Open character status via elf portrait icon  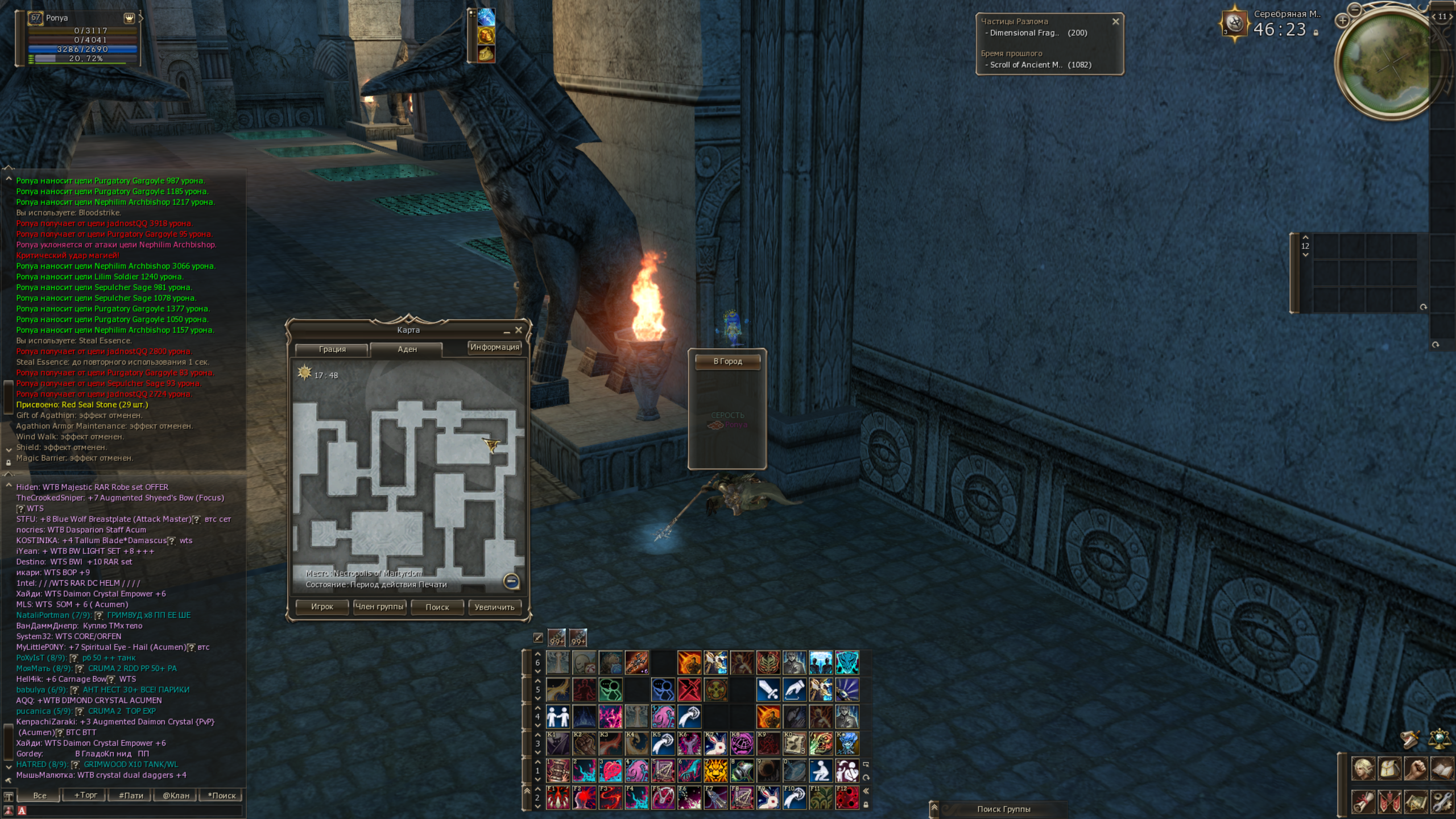[x=1363, y=769]
